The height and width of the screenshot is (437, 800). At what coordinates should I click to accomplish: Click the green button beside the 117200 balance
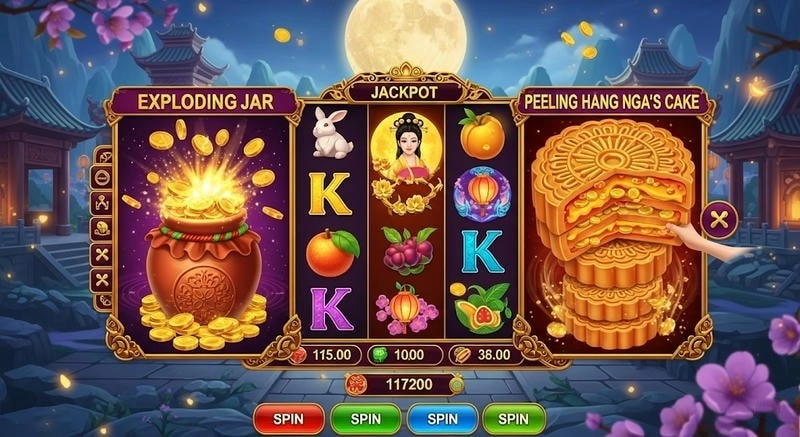(x=456, y=383)
